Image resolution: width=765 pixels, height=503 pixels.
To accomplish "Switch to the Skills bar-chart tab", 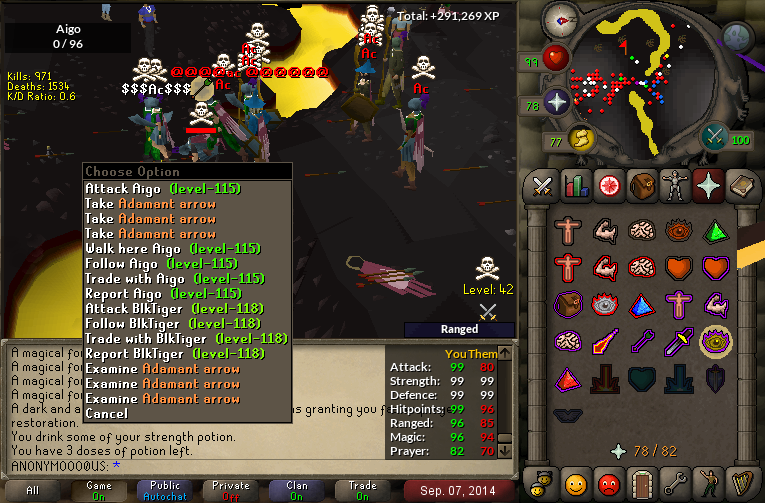I will pos(575,186).
